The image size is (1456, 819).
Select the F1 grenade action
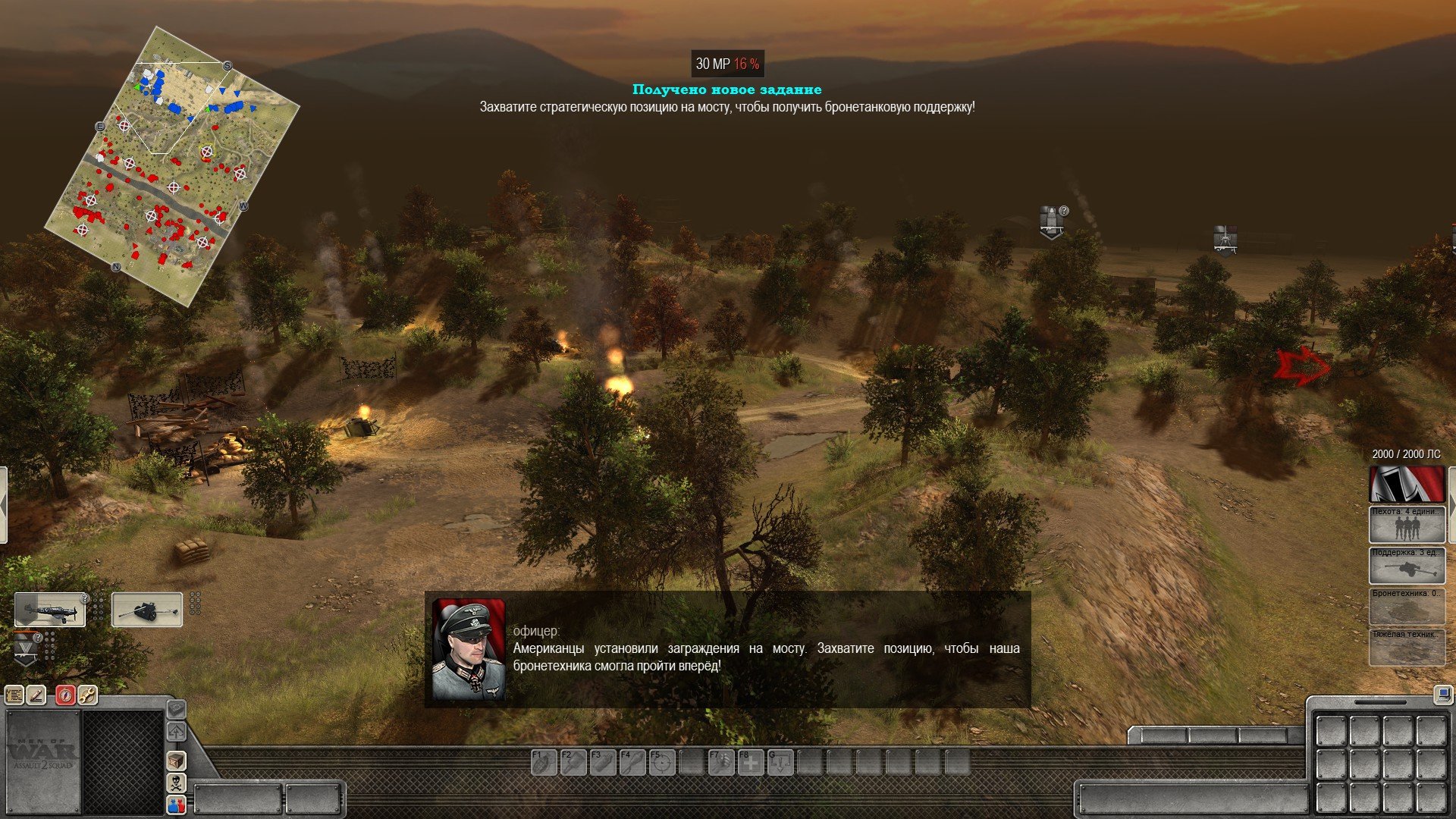pos(544,762)
